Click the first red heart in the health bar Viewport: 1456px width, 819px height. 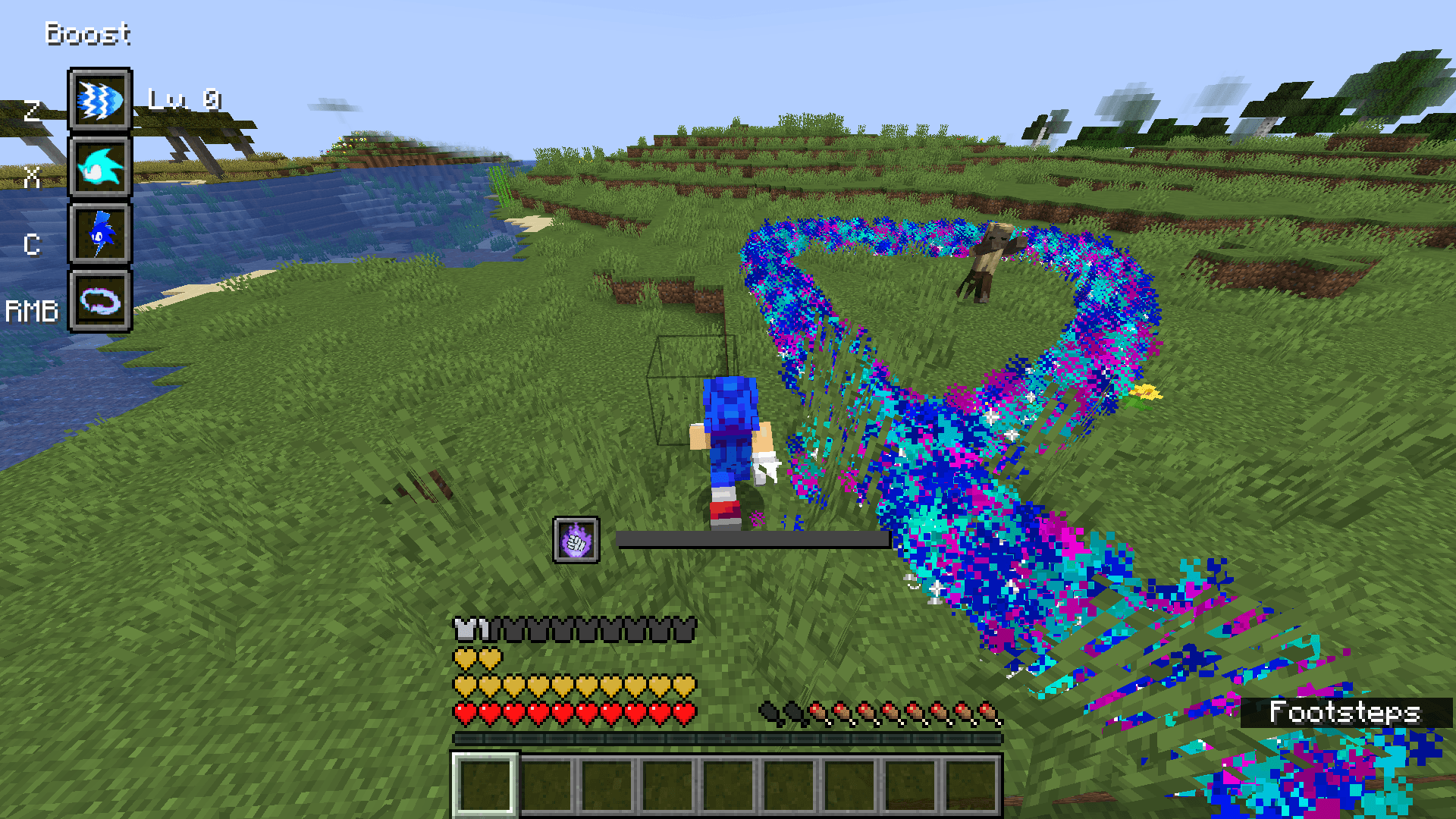coord(463,714)
